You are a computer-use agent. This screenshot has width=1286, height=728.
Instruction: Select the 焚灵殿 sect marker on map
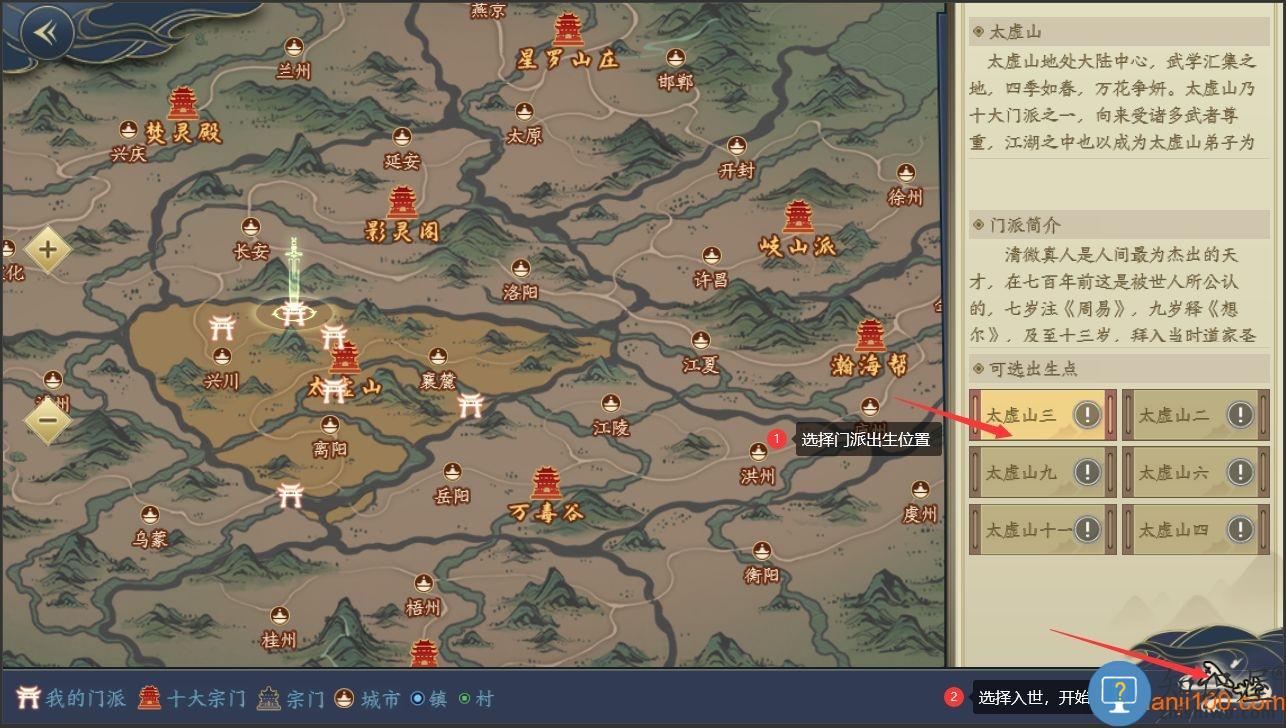[x=183, y=103]
